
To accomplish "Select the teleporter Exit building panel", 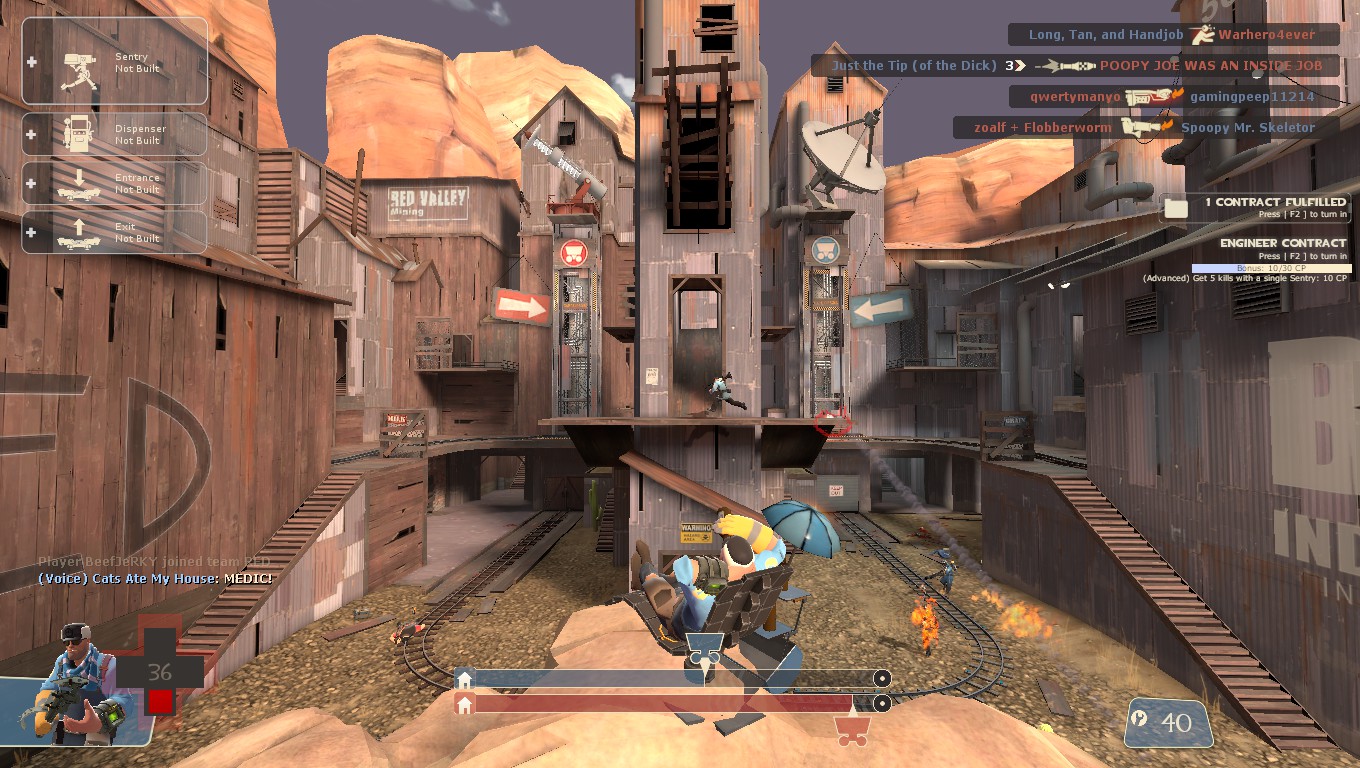I will (x=115, y=232).
